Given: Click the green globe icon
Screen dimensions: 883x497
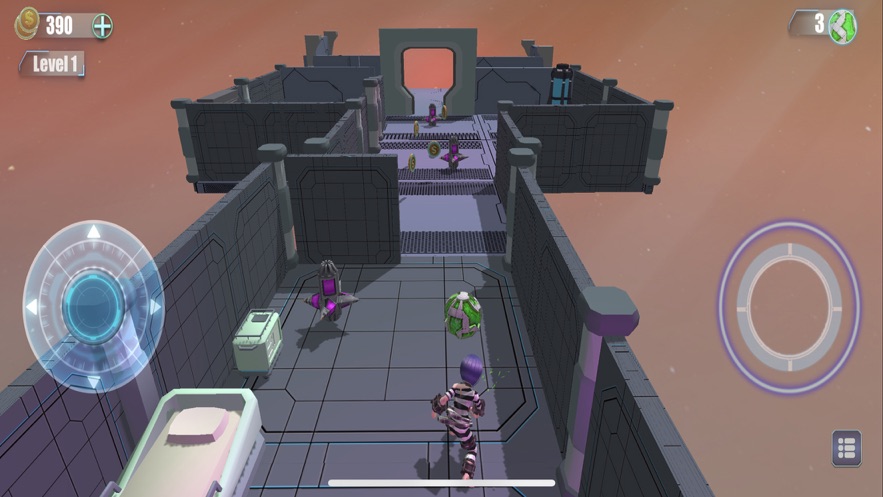Looking at the screenshot, I should [x=843, y=25].
